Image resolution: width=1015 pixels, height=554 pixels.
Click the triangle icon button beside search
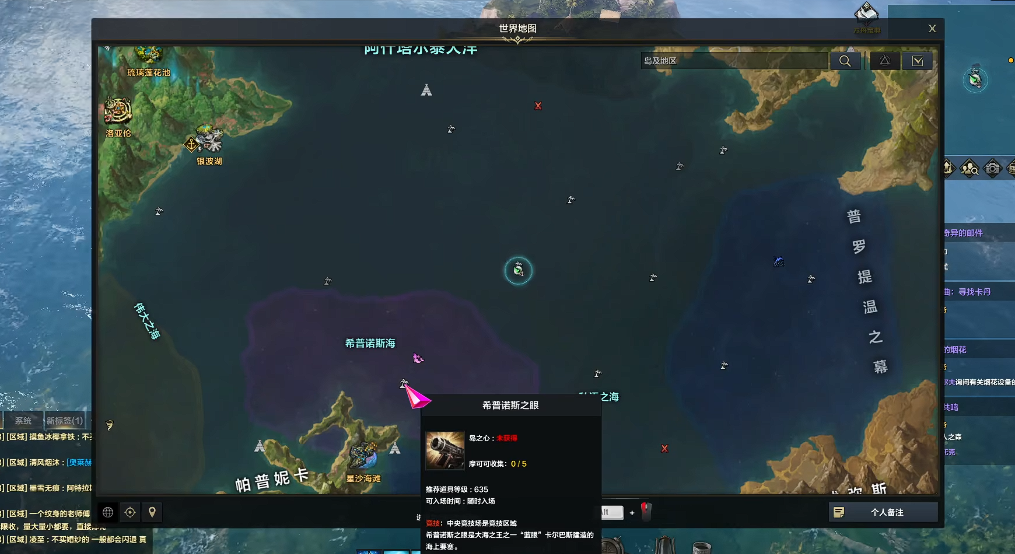(884, 61)
